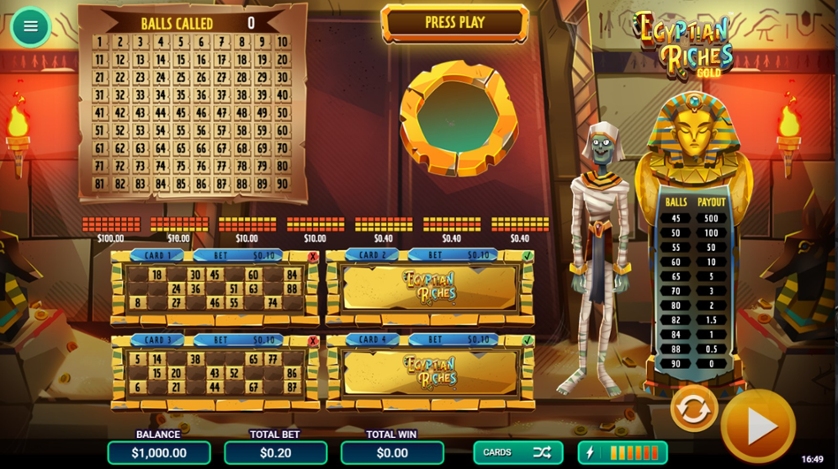Viewport: 838px width, 469px height.
Task: Open the hamburger menu
Action: [x=30, y=26]
